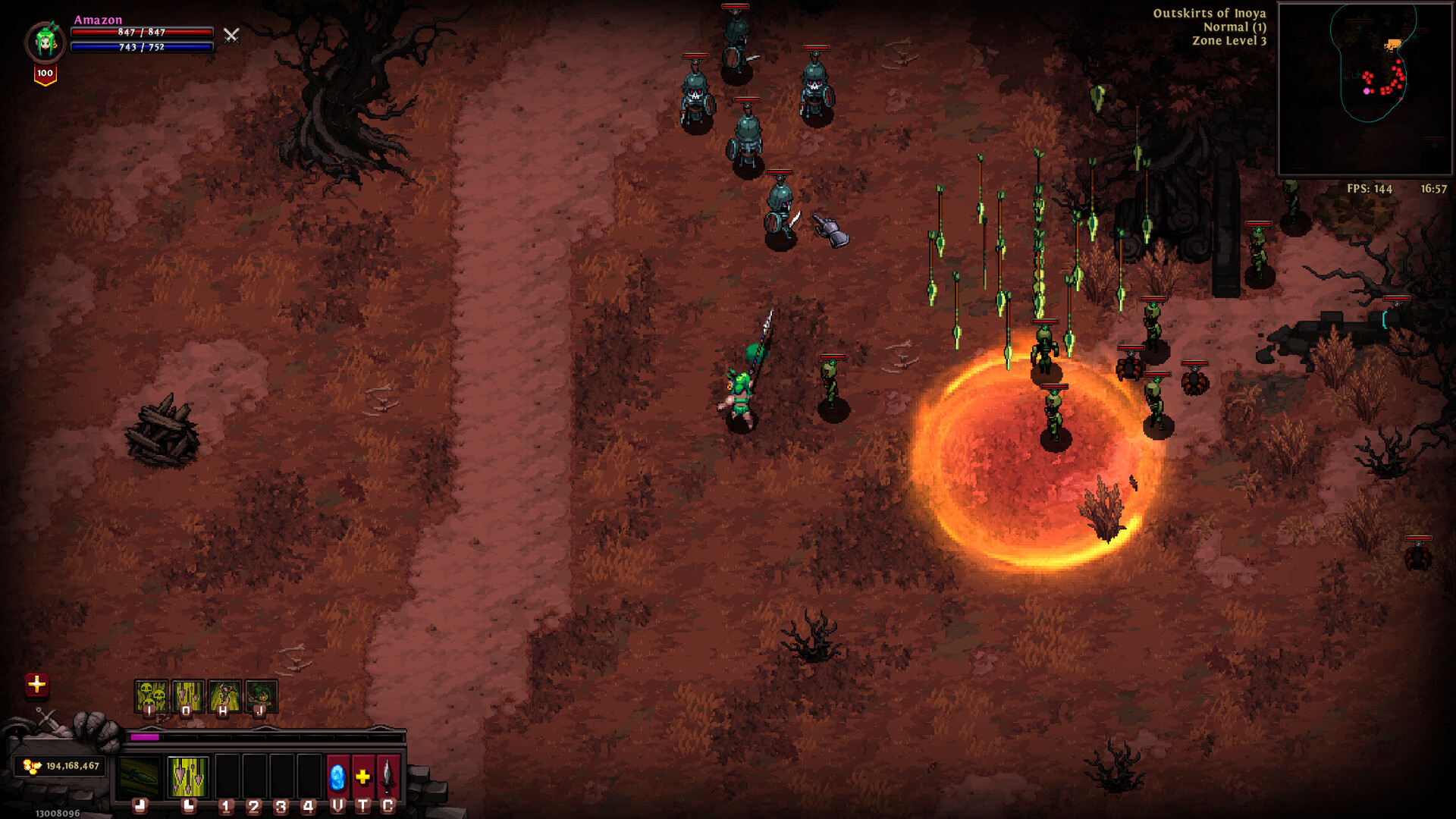The width and height of the screenshot is (1456, 819).
Task: Dismiss the party frame with the X
Action: point(231,35)
